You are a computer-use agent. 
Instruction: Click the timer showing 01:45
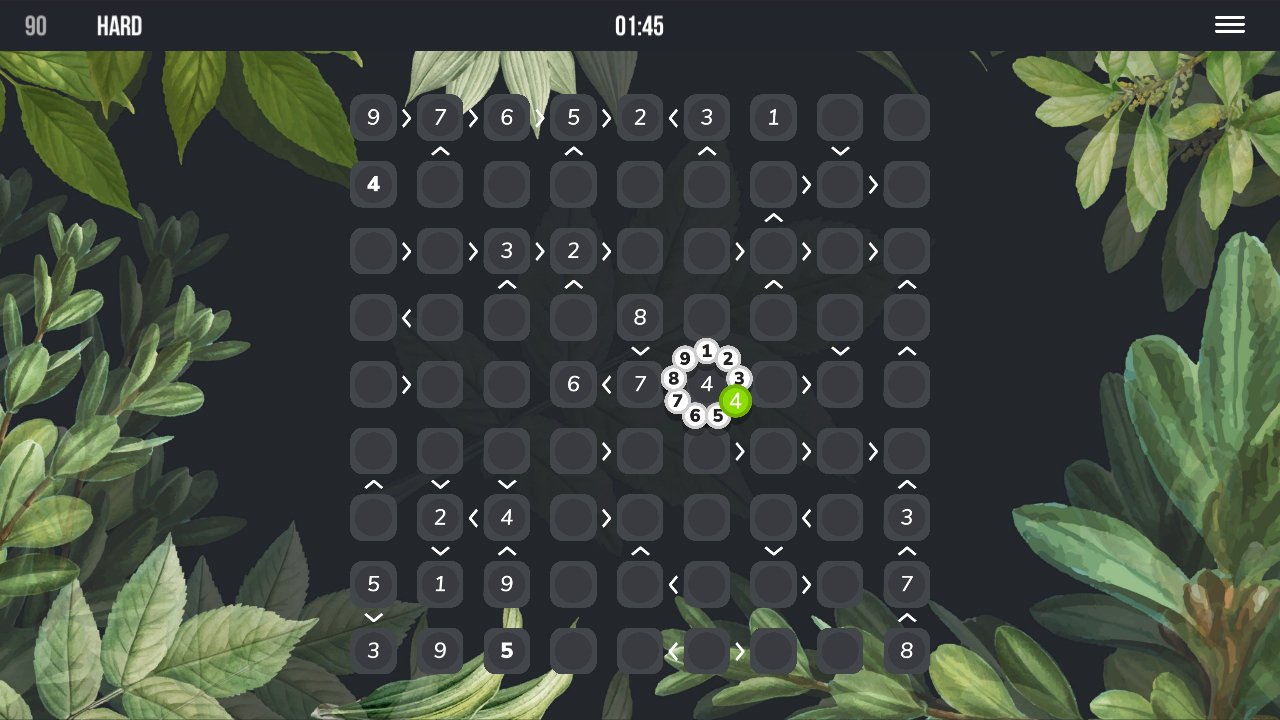tap(640, 26)
